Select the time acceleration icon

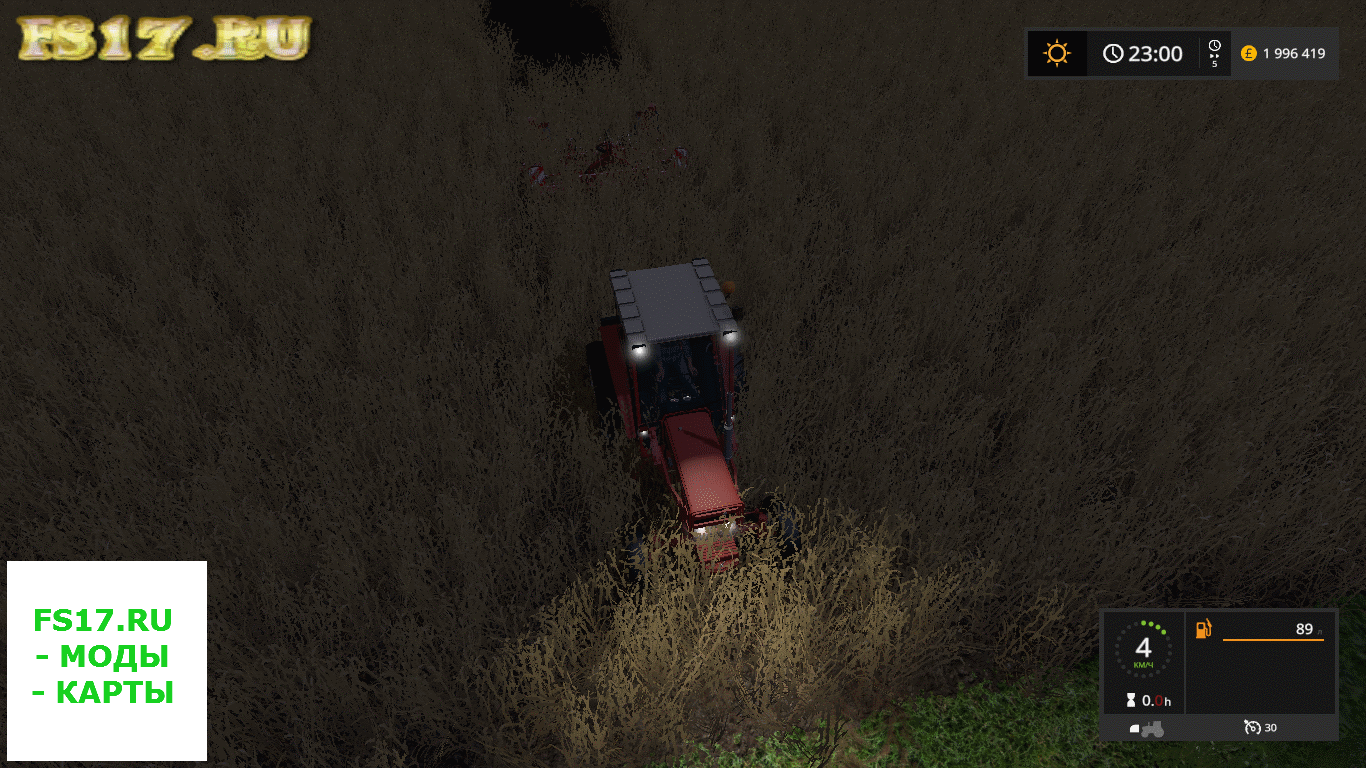click(1214, 53)
